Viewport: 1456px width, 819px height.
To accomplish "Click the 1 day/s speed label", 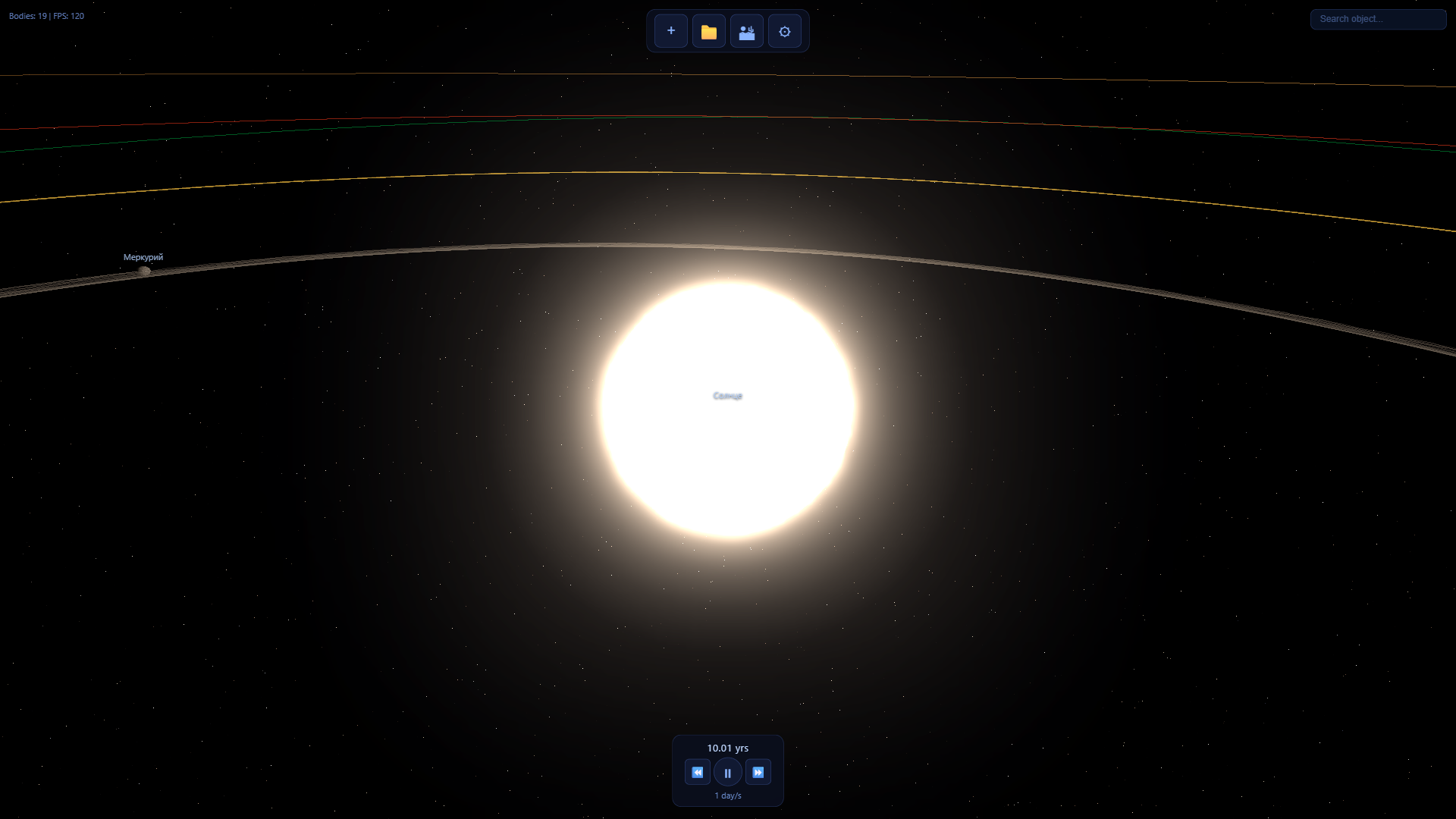I will [x=727, y=795].
